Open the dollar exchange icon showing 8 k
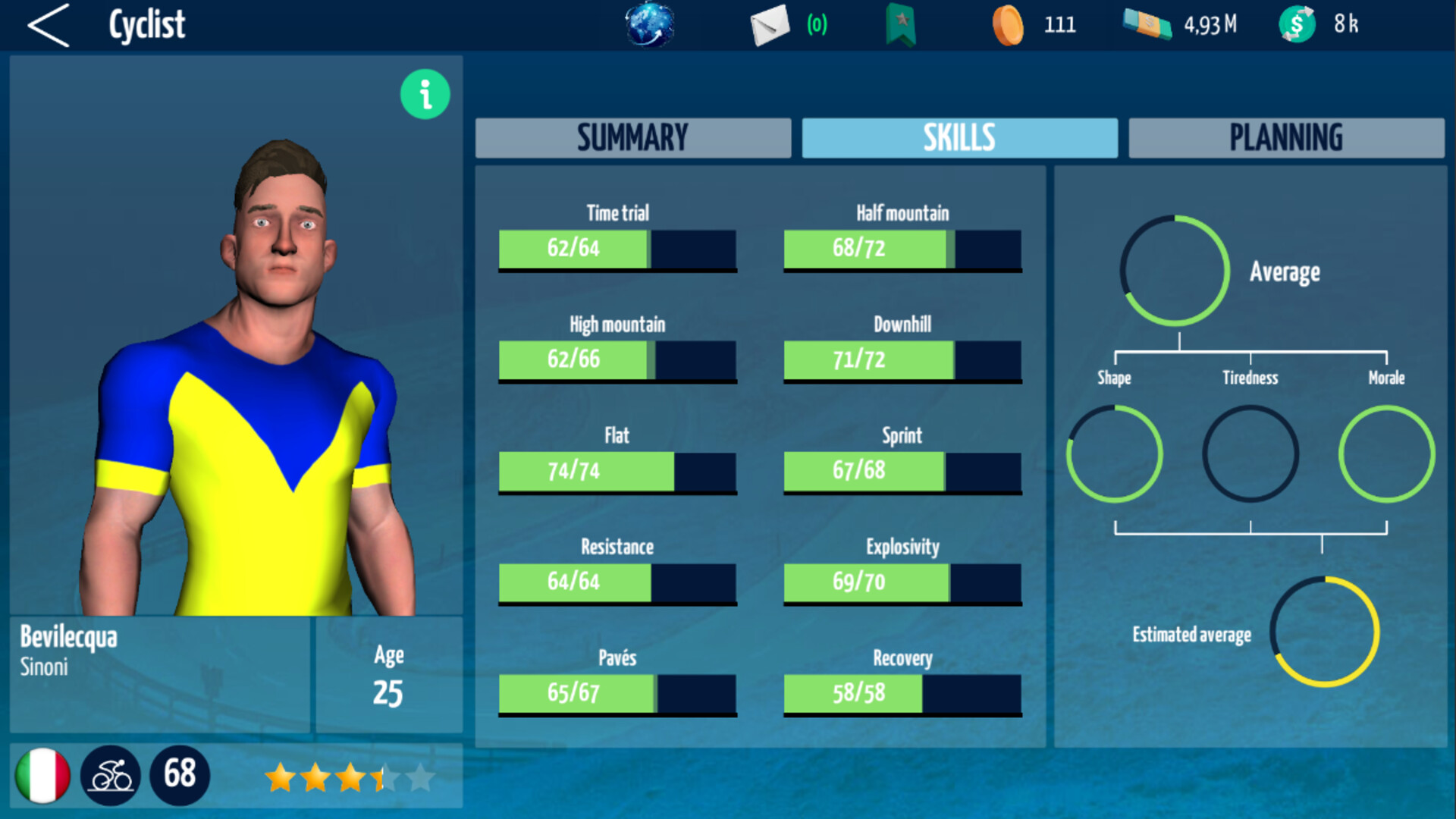Viewport: 1456px width, 819px height. [x=1297, y=24]
